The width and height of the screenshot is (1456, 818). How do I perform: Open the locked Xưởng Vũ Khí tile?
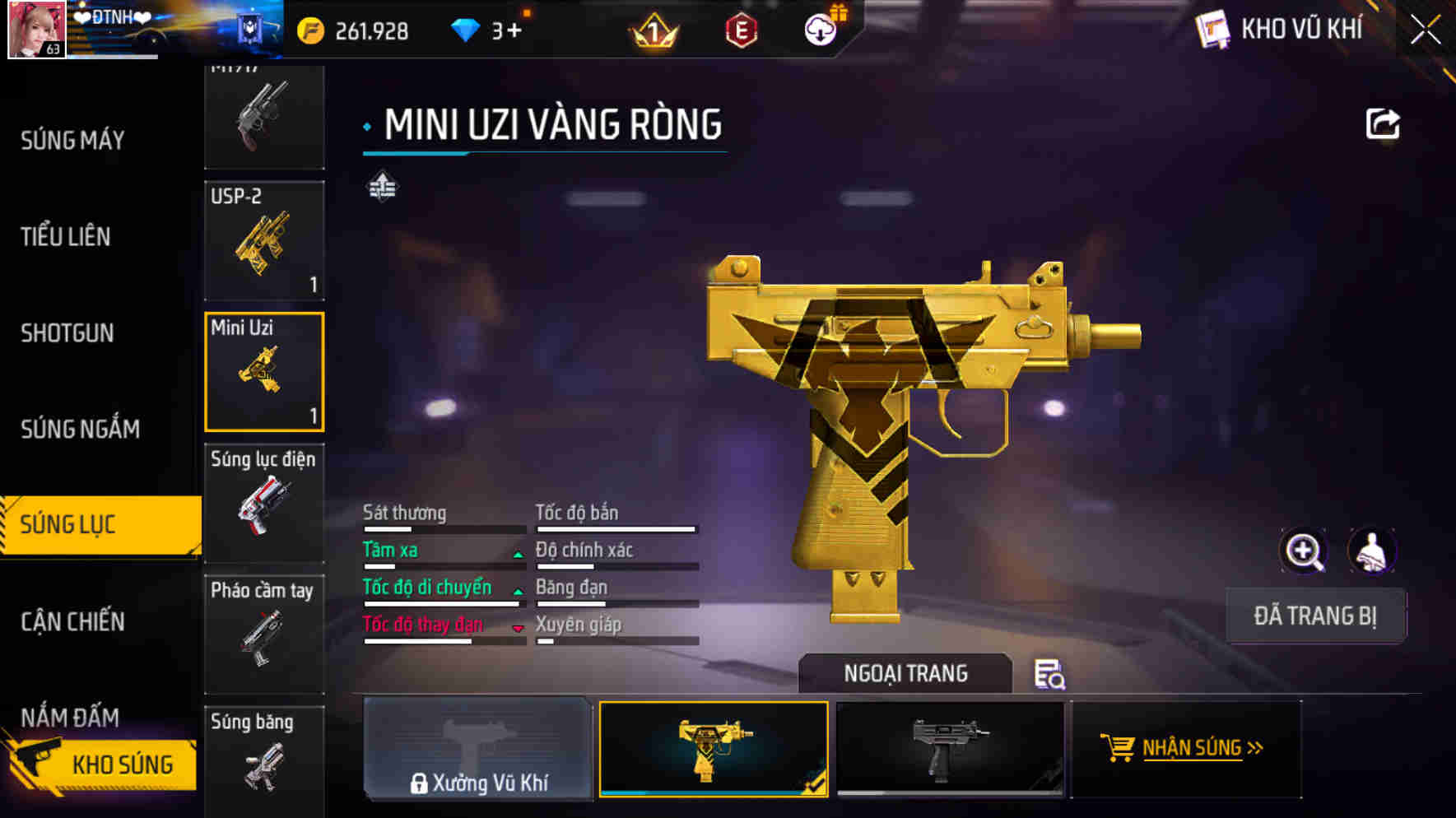pyautogui.click(x=478, y=748)
